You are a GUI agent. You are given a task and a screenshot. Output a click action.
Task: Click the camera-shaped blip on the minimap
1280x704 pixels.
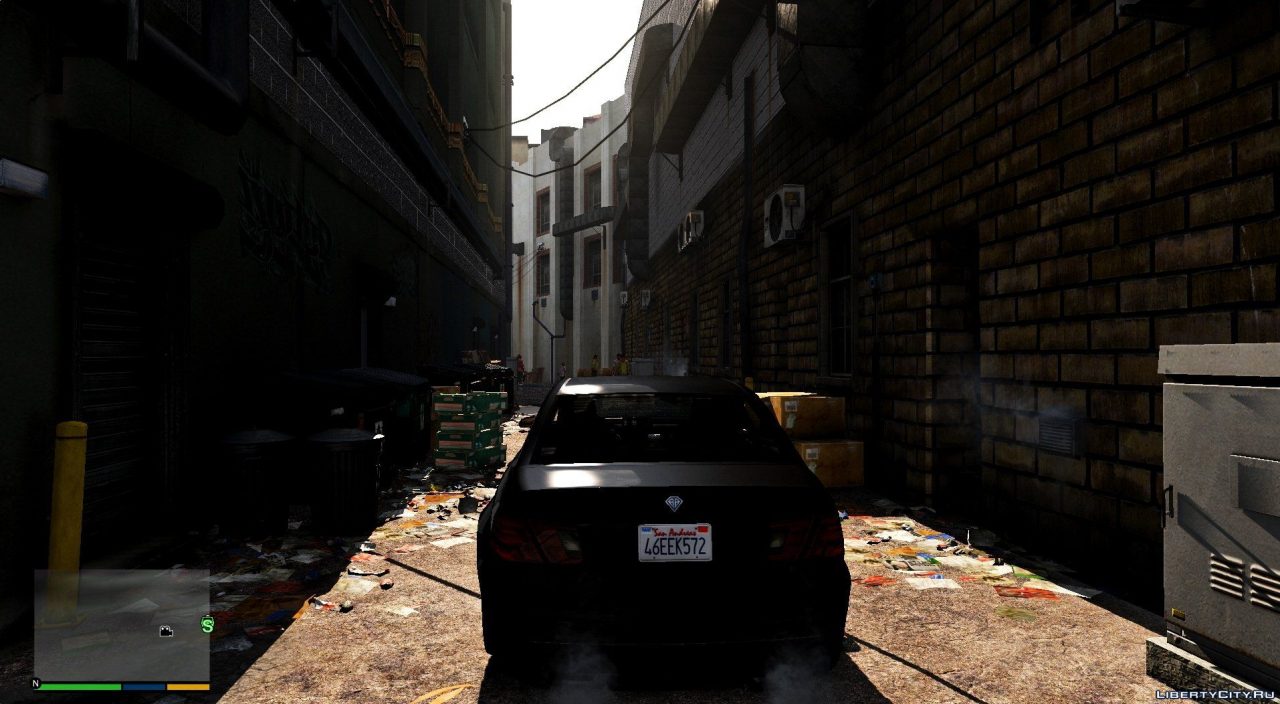(166, 631)
